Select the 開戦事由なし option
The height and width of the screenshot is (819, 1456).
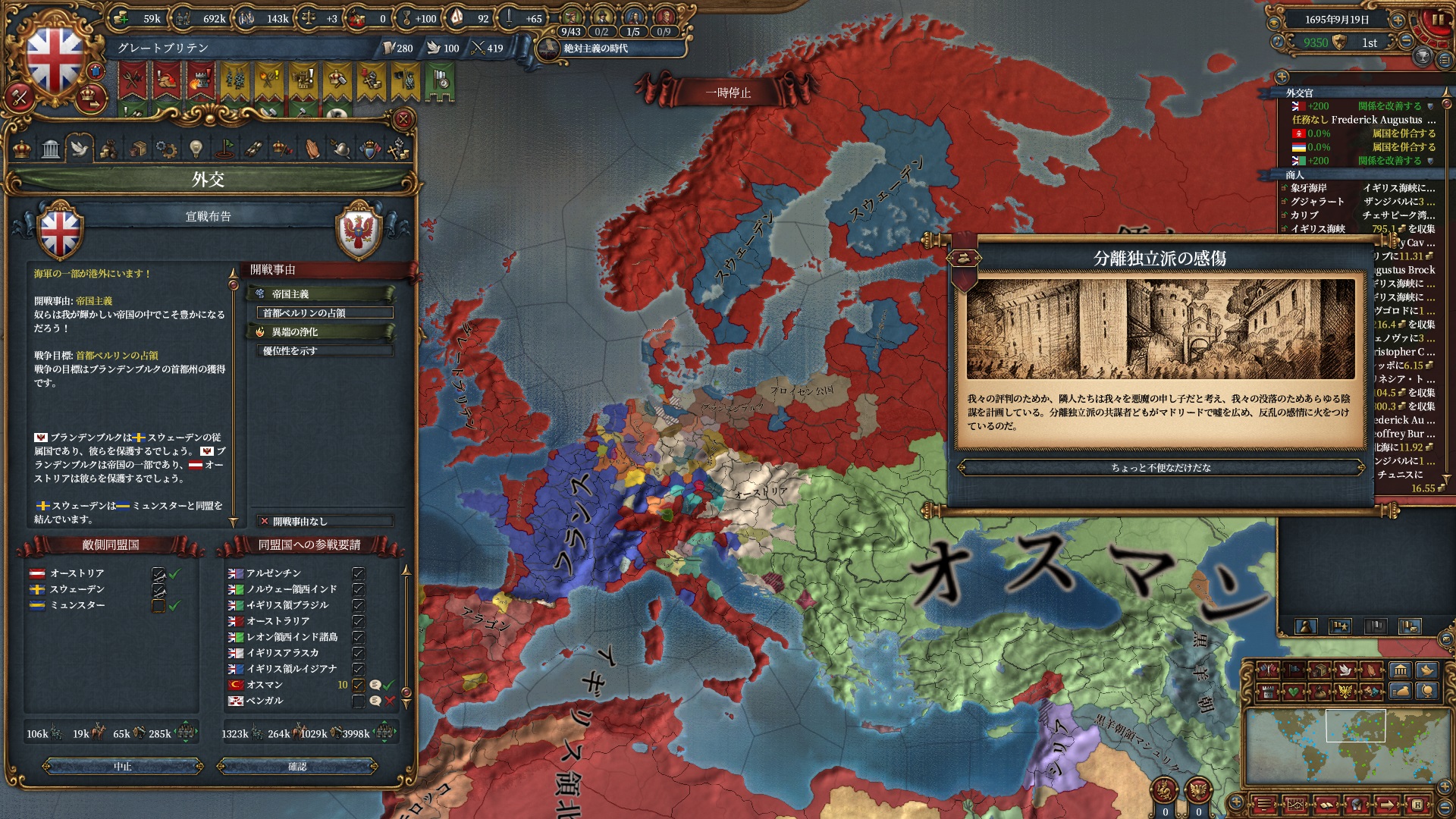(x=325, y=522)
